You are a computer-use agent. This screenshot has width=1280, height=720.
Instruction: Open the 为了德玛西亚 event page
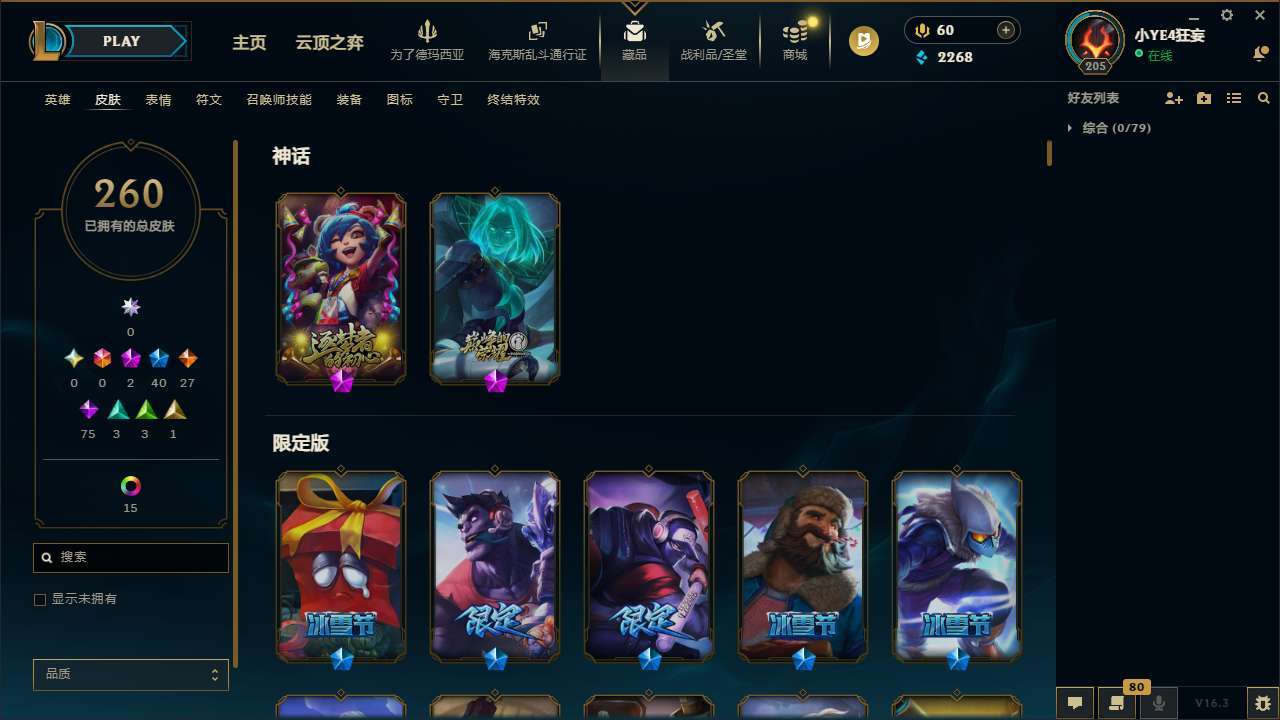(429, 40)
